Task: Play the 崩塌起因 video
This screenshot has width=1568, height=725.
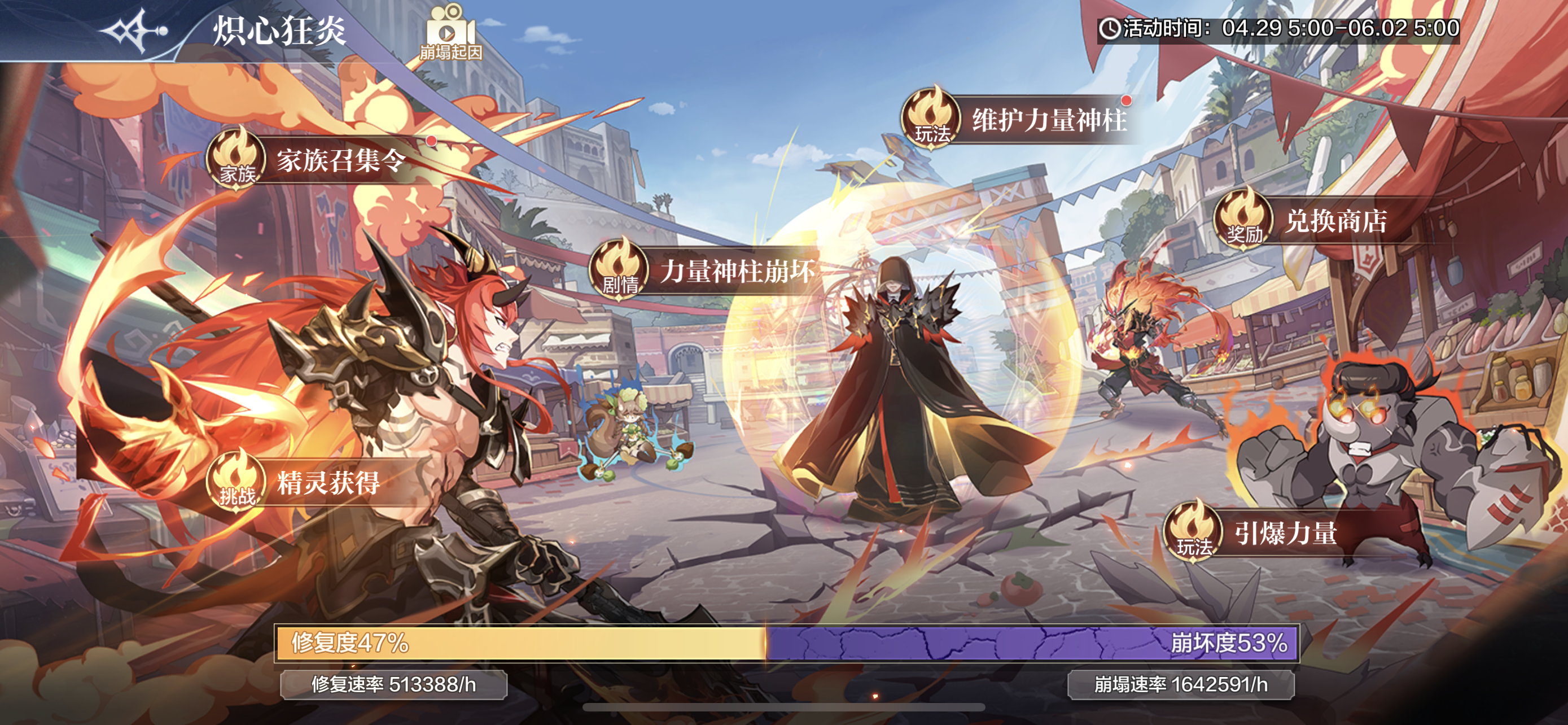Action: coord(450,33)
